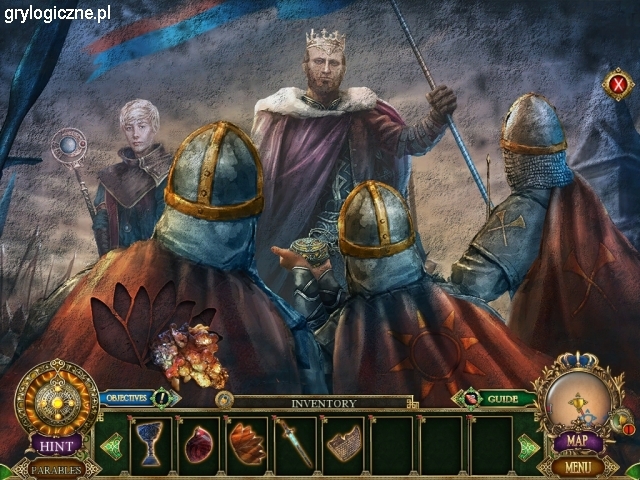
Task: Open the Parables collection
Action: tap(56, 469)
